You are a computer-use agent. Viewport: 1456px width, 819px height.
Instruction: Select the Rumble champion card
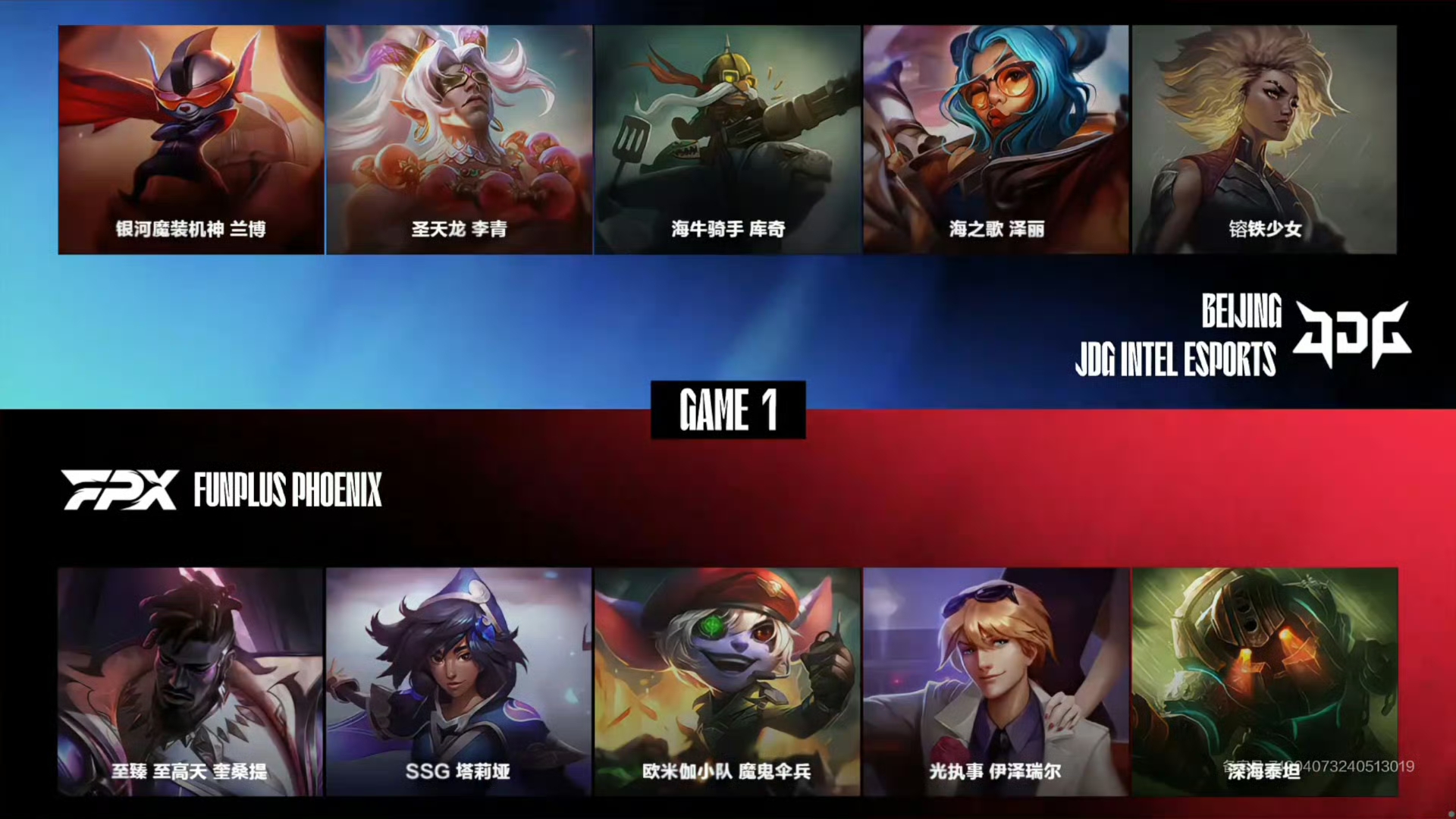[191, 140]
